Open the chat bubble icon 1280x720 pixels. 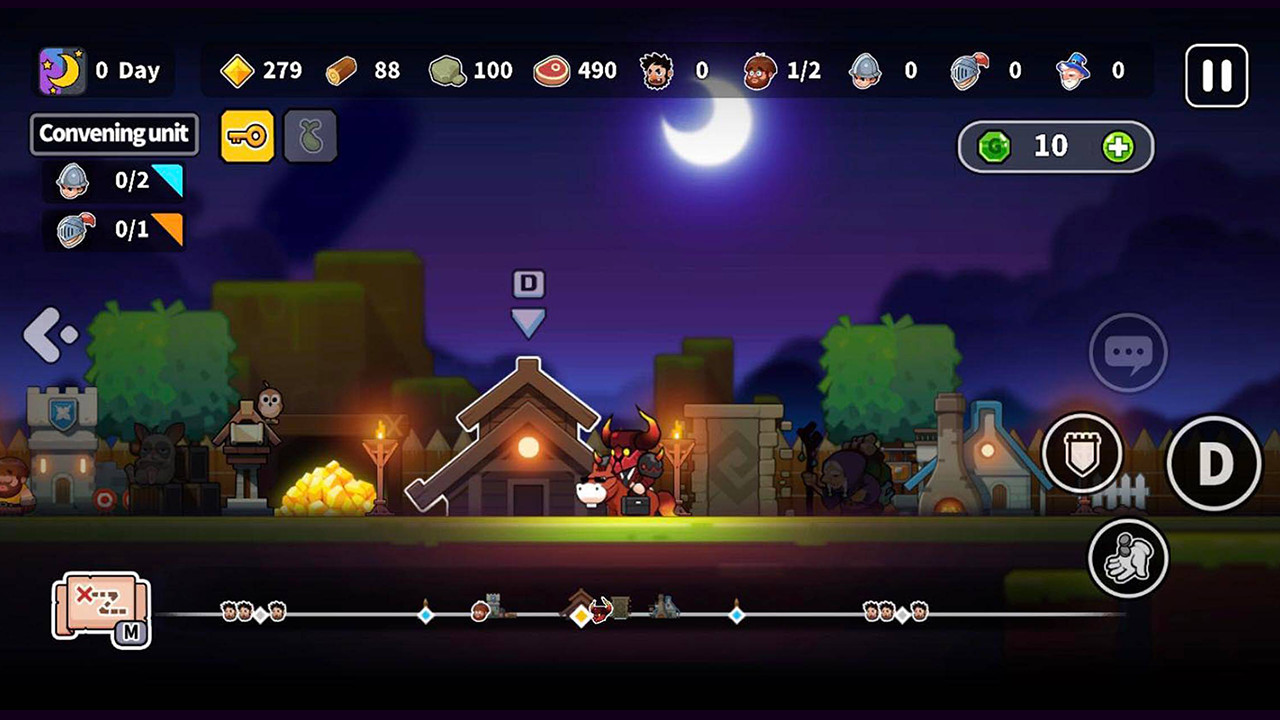(1128, 354)
